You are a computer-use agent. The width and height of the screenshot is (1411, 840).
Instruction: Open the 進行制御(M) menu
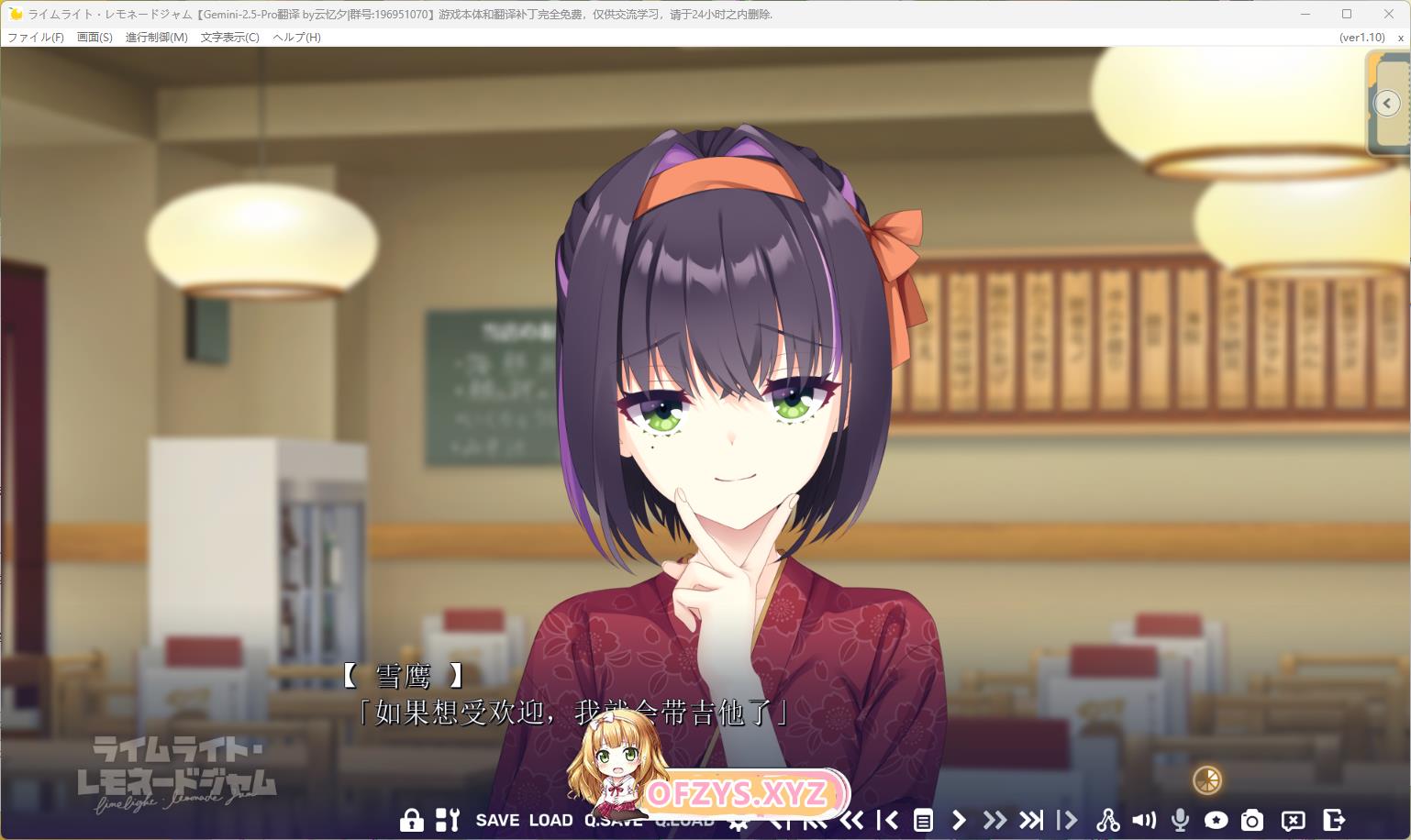(x=156, y=38)
